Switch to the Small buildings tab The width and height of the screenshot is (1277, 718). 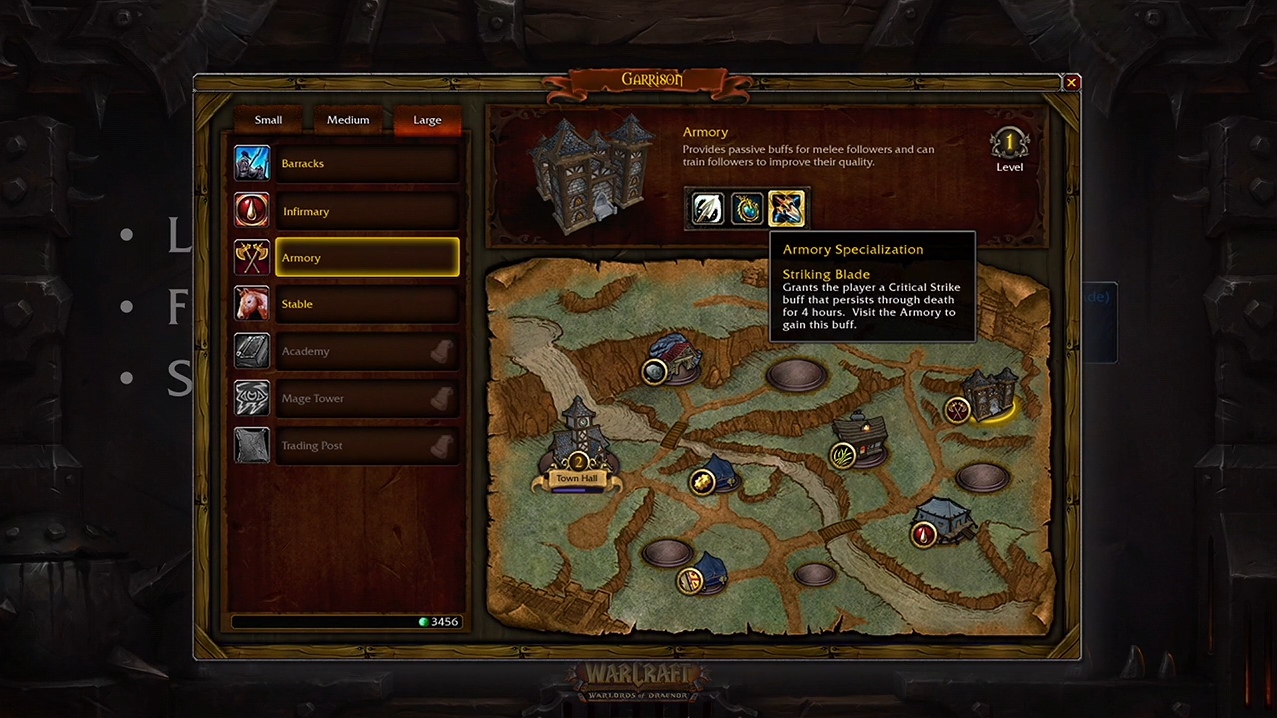point(268,120)
